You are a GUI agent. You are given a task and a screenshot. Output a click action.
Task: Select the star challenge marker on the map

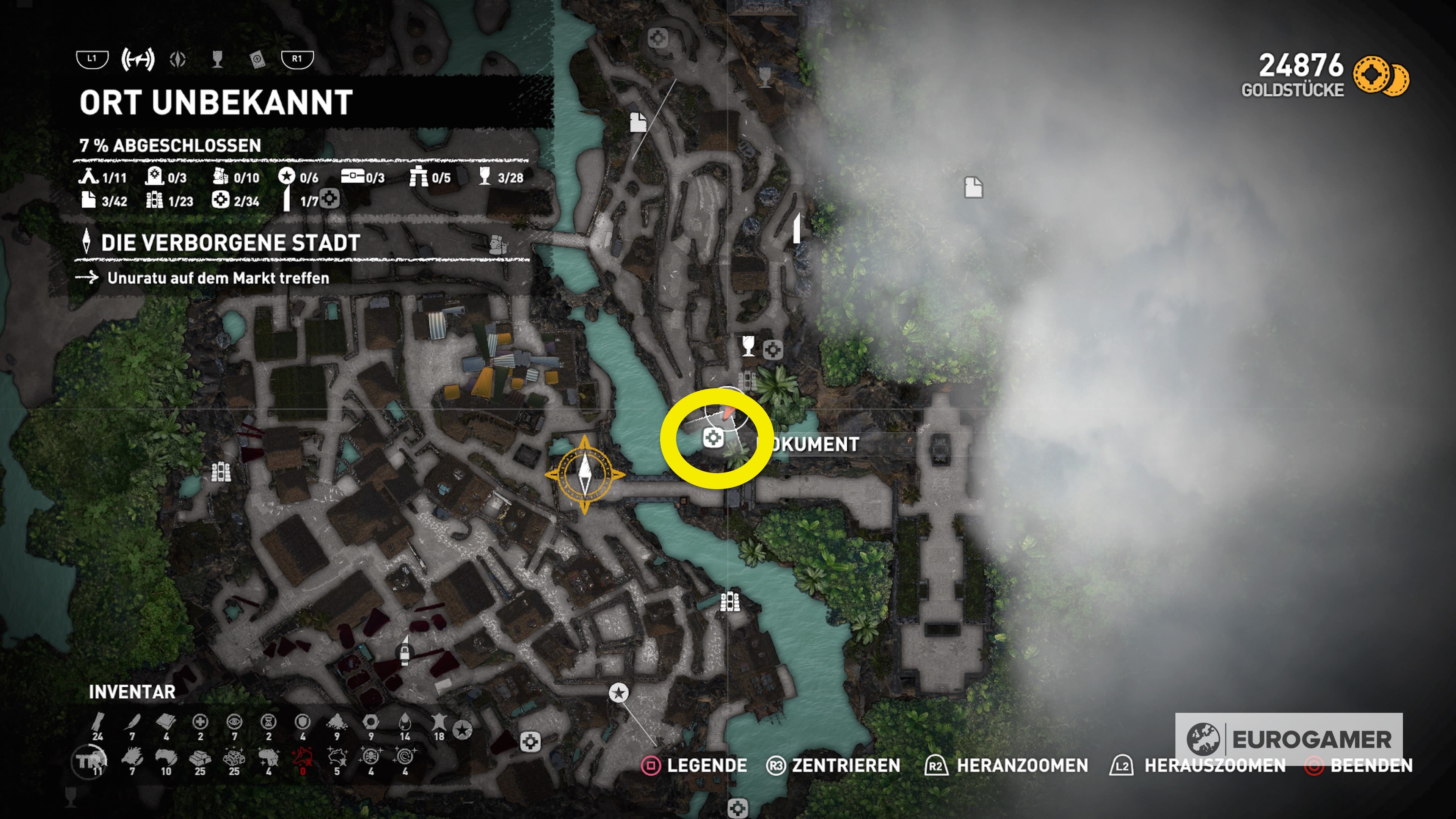(619, 692)
